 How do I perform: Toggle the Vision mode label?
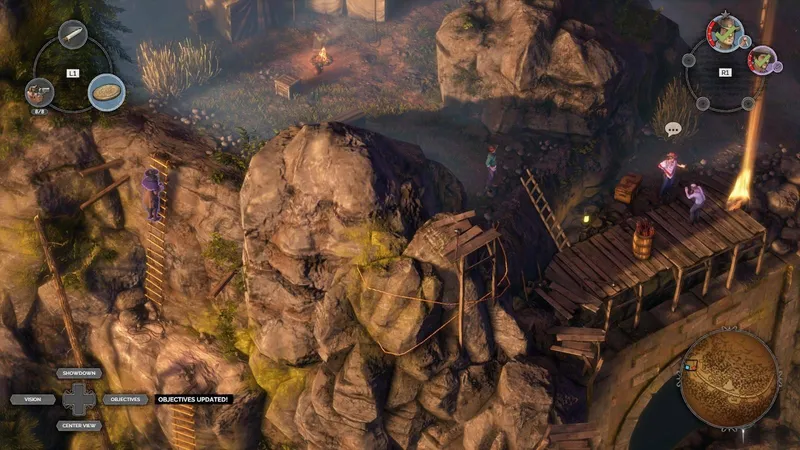(x=33, y=399)
